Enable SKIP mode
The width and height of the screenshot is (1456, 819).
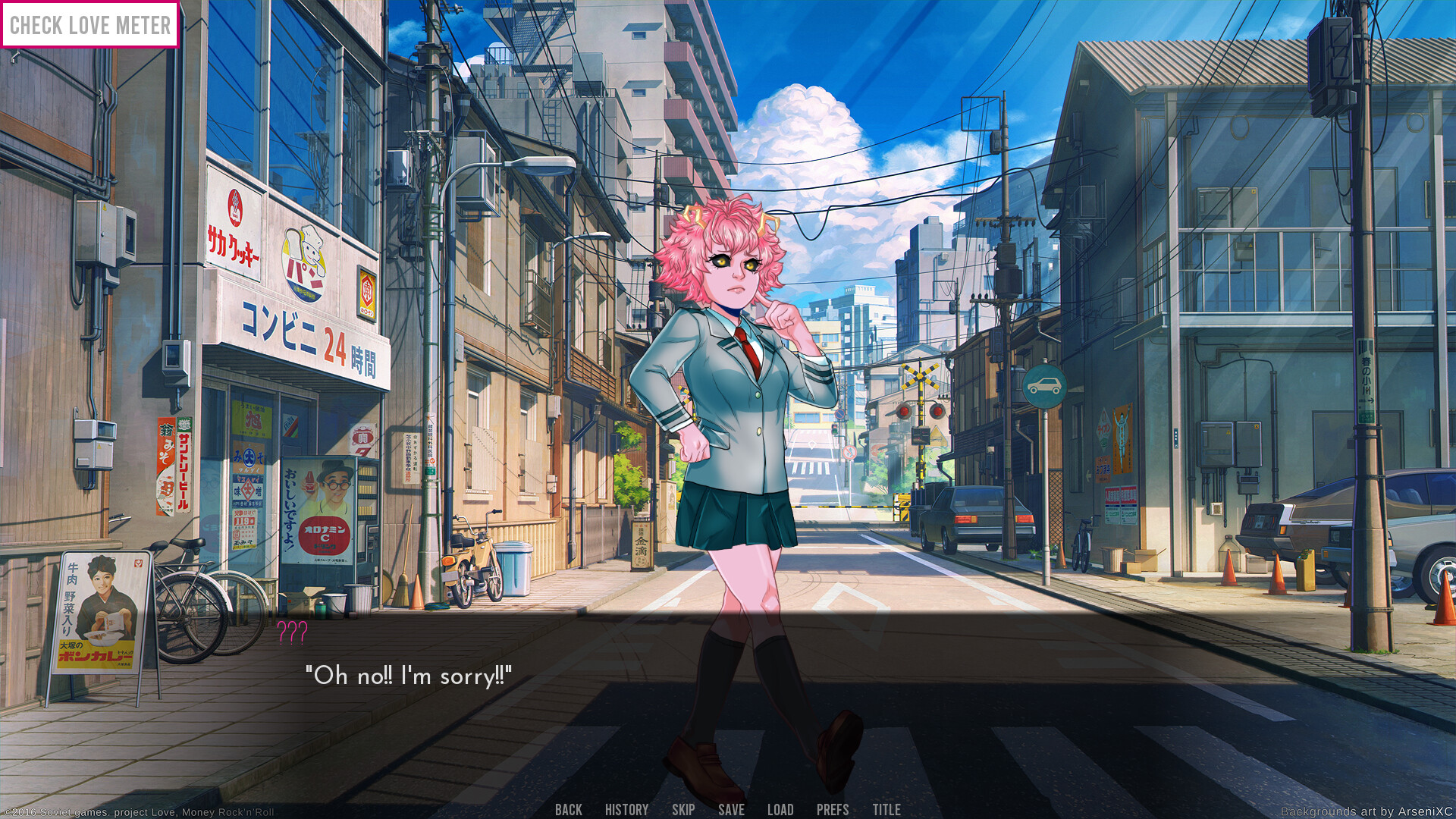682,809
